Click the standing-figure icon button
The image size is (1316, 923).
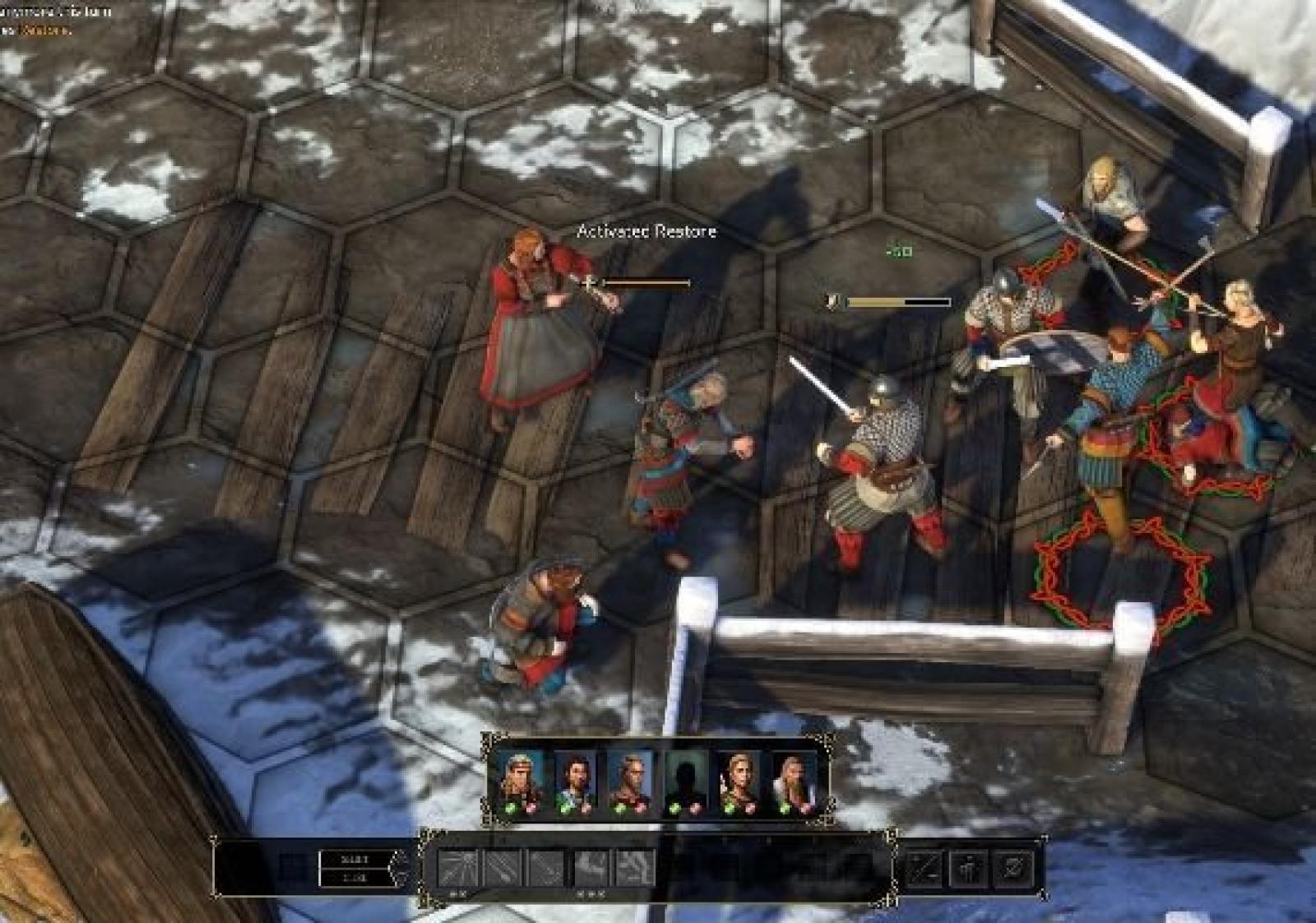click(969, 869)
